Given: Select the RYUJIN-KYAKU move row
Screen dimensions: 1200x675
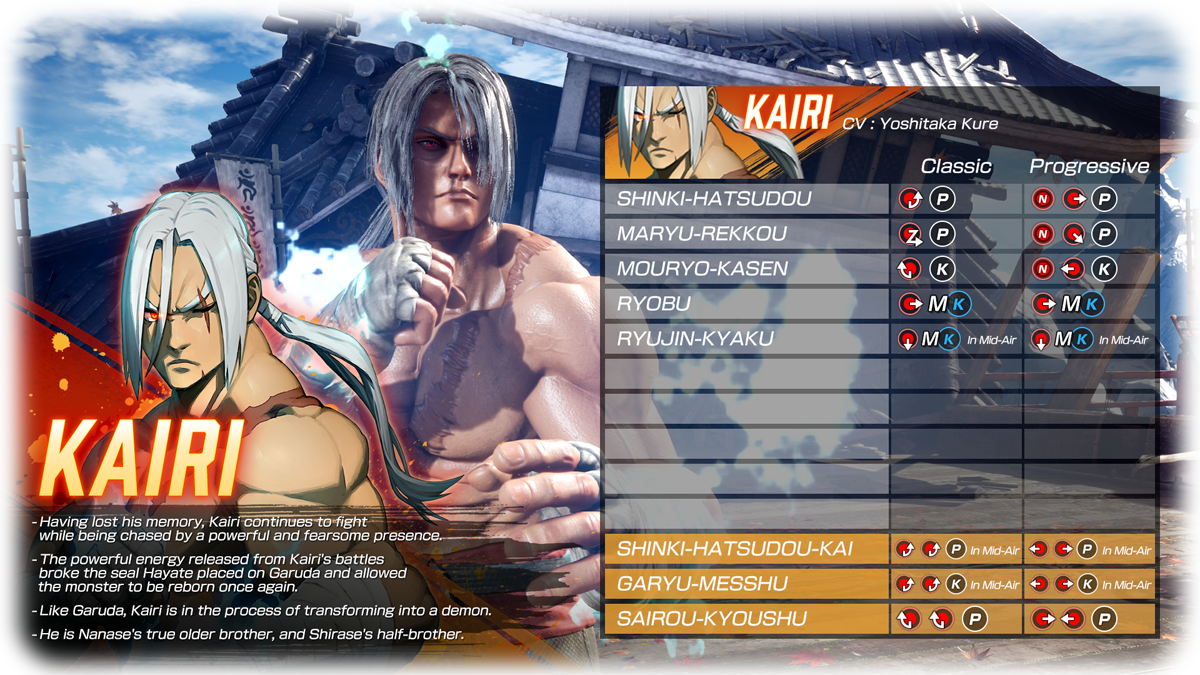Looking at the screenshot, I should click(x=695, y=339).
